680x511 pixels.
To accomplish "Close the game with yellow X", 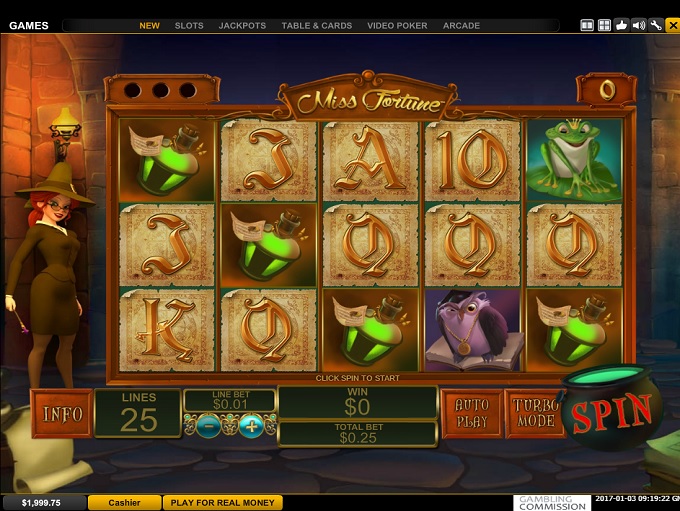I will click(x=672, y=25).
